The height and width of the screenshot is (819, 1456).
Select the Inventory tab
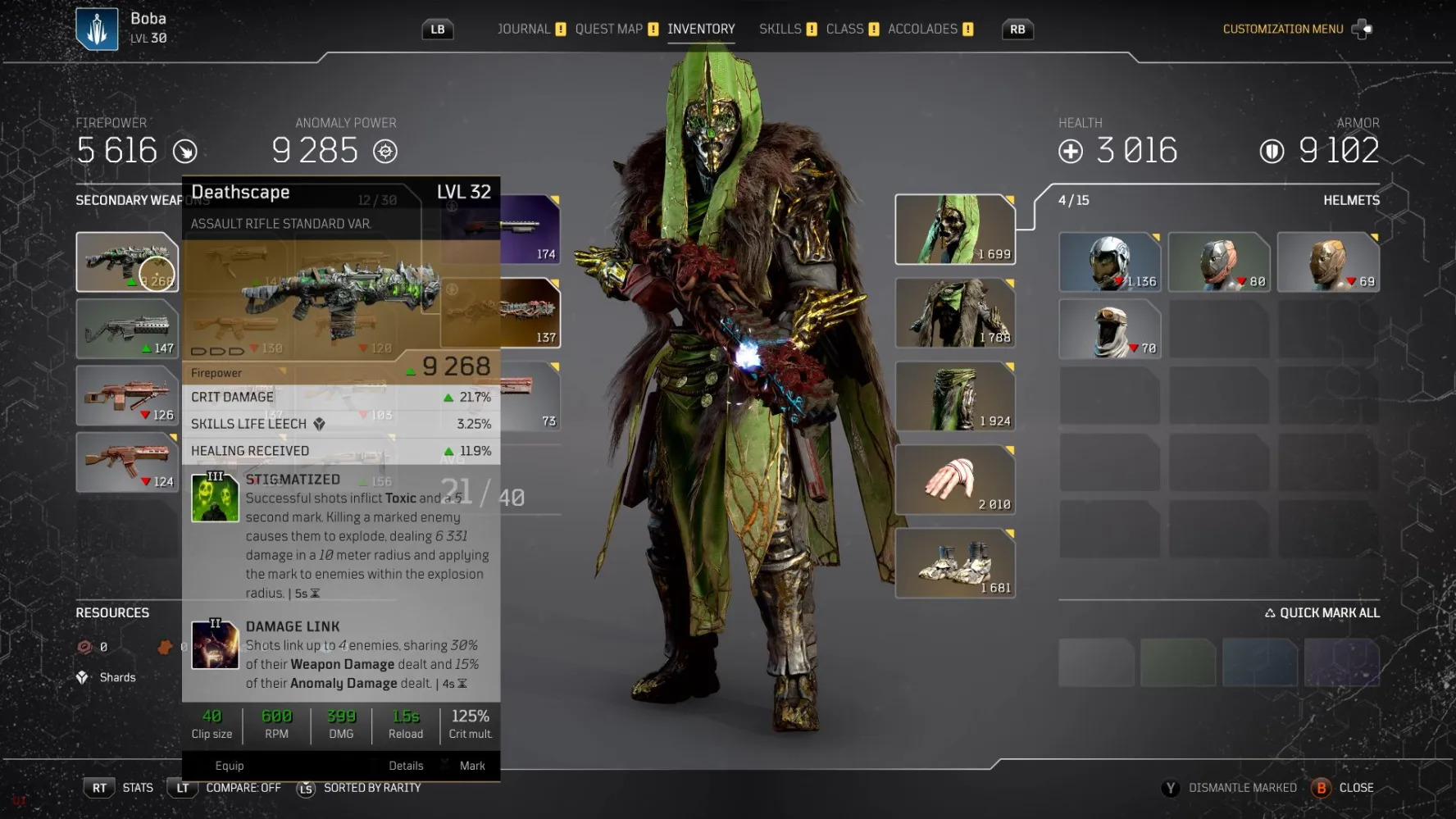click(x=701, y=30)
